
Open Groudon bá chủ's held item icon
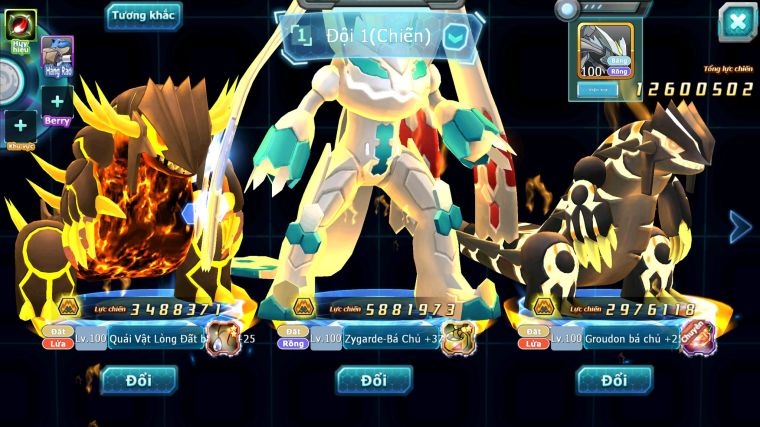(697, 338)
